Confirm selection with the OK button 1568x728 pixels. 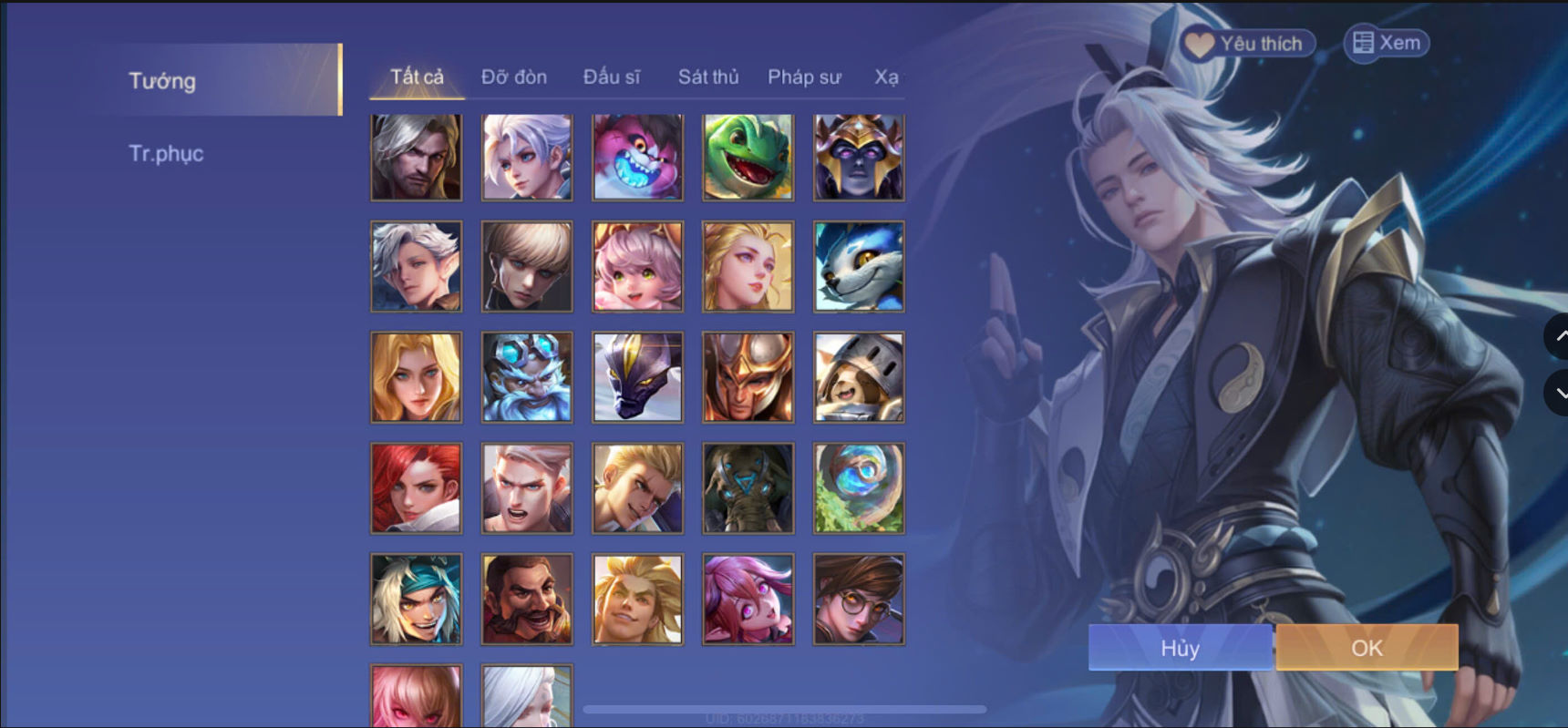1366,648
